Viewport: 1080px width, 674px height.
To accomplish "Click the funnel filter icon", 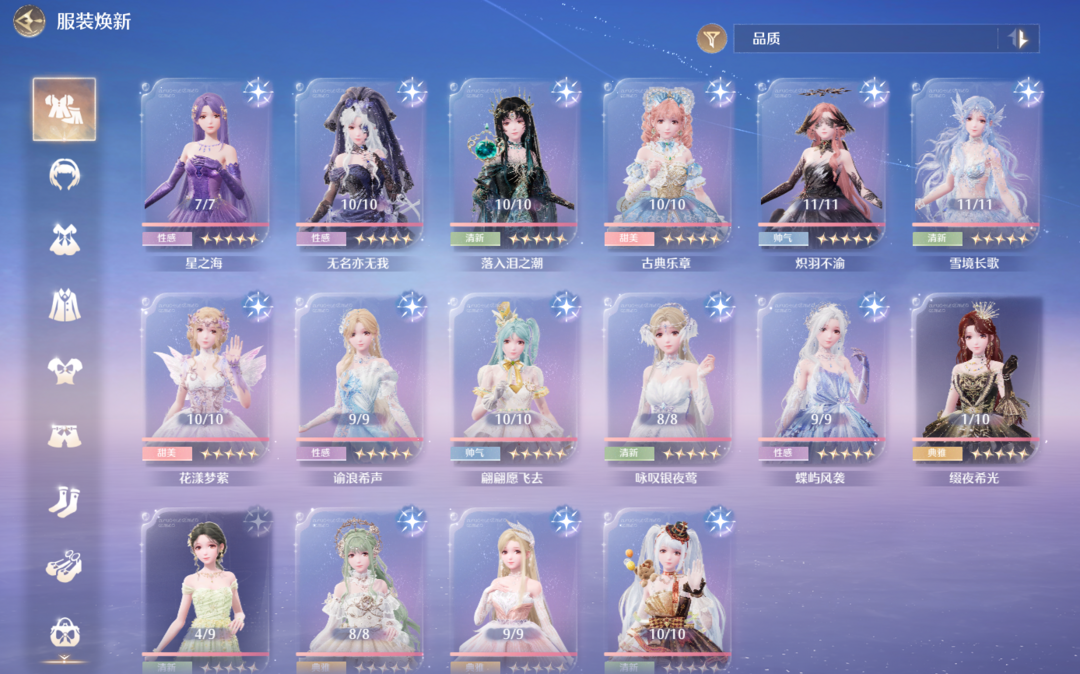I will pos(711,39).
